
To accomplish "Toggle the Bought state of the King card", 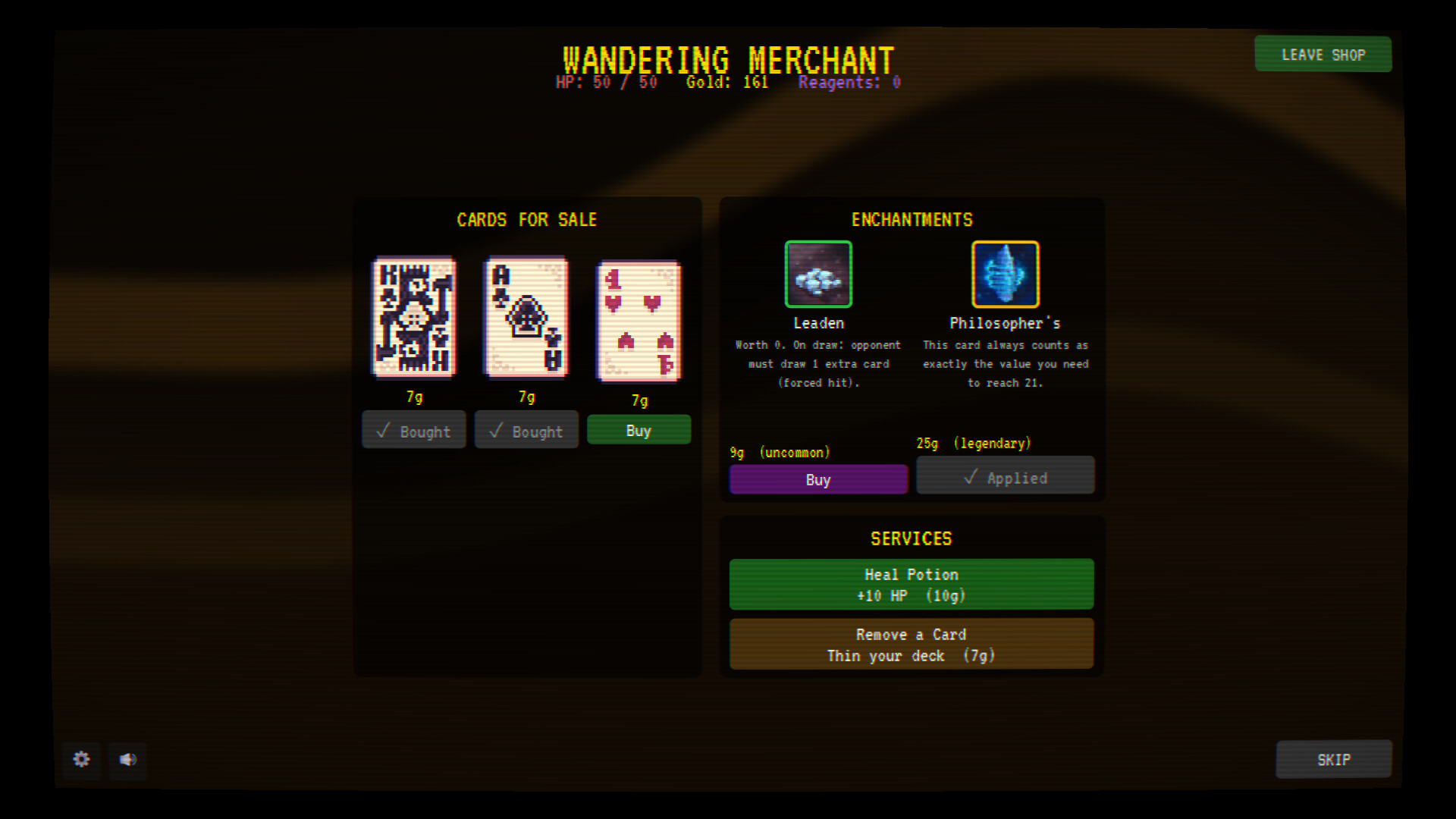I will pyautogui.click(x=413, y=430).
